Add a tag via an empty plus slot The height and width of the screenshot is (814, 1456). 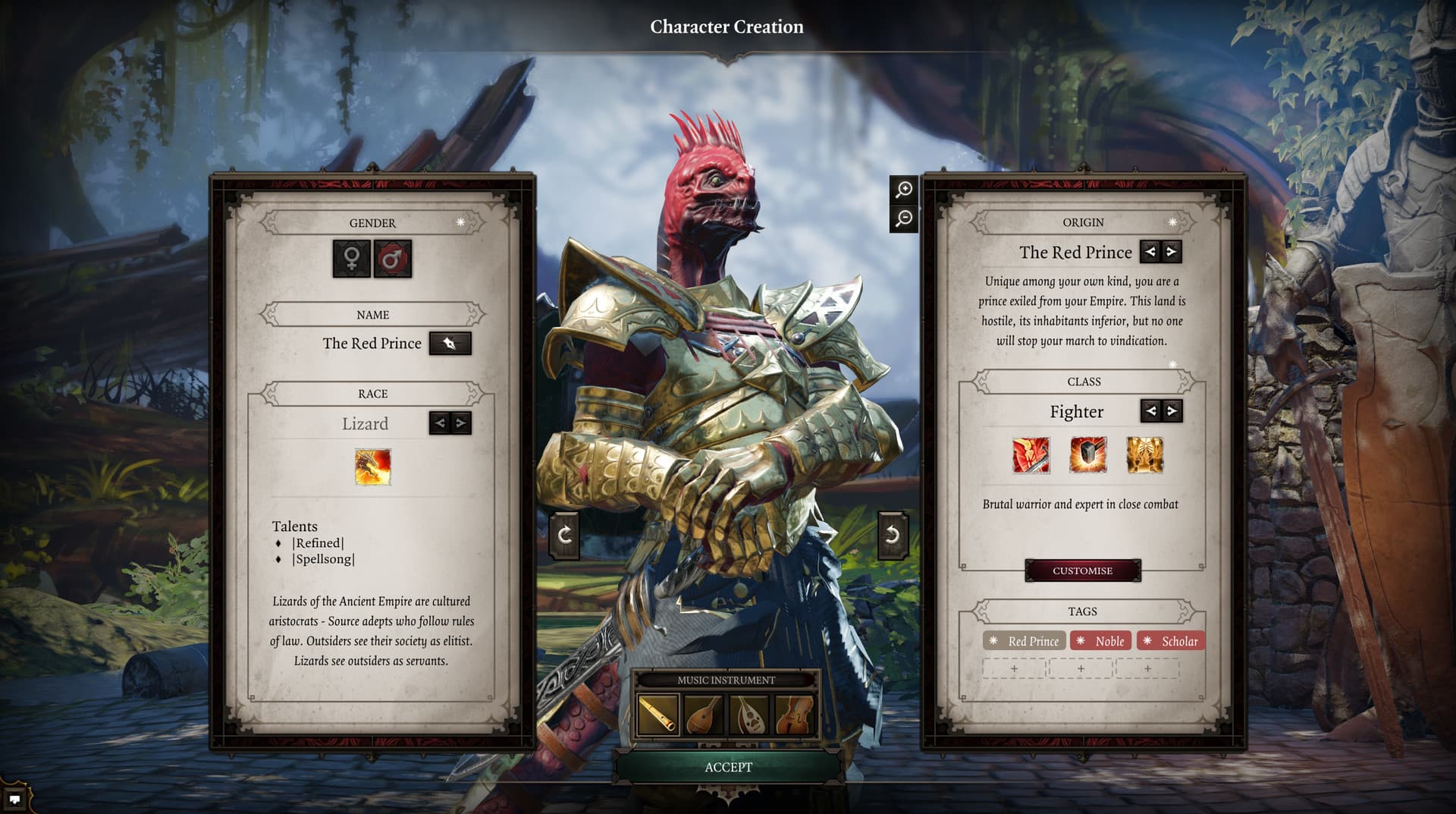pos(1013,668)
